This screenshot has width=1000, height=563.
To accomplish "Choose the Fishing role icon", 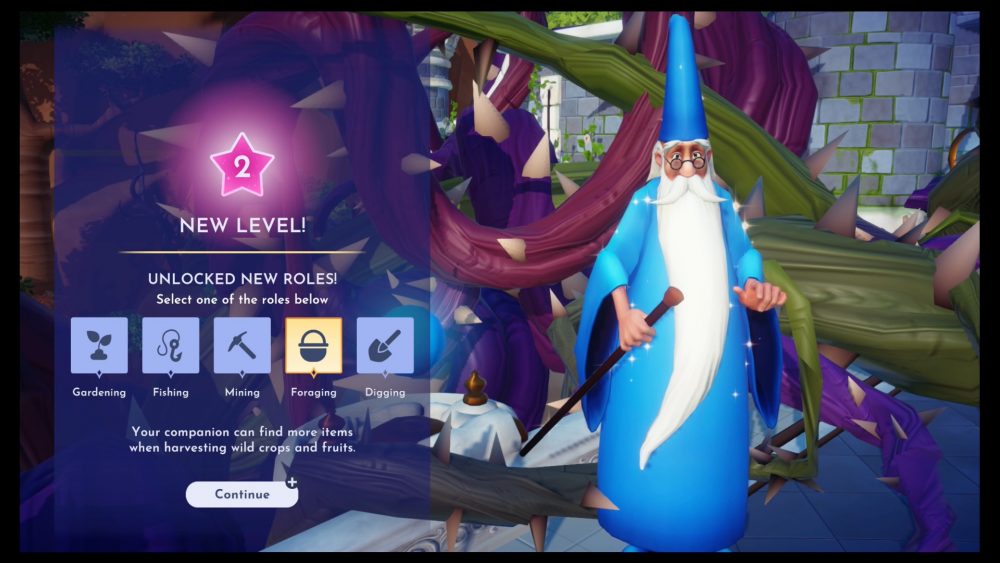I will [x=171, y=346].
